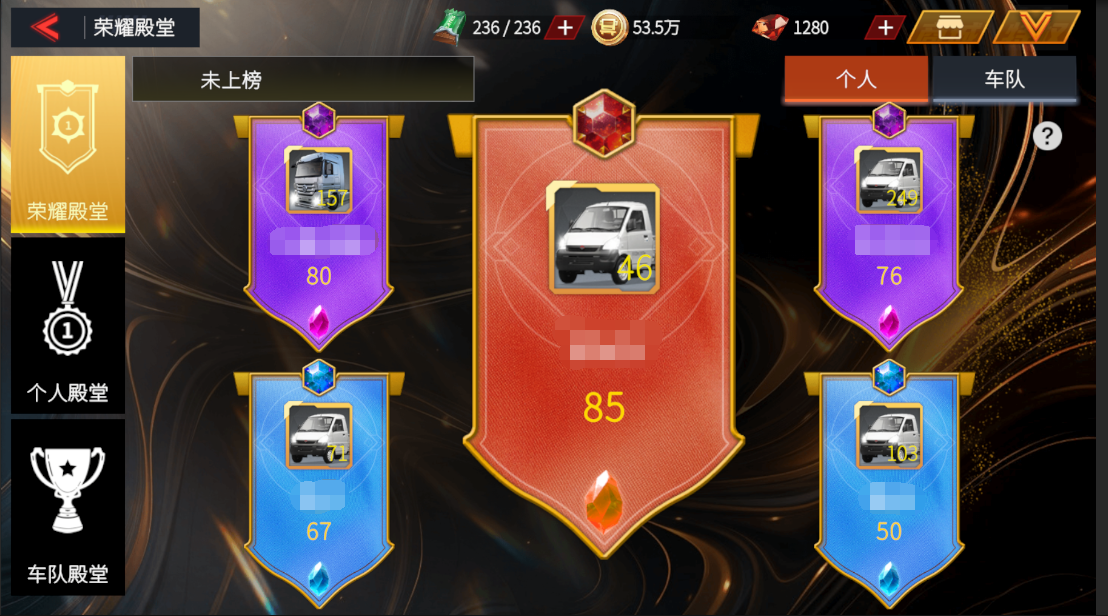Open the 荣耀殿堂 side tab
1108x616 pixels.
click(68, 147)
